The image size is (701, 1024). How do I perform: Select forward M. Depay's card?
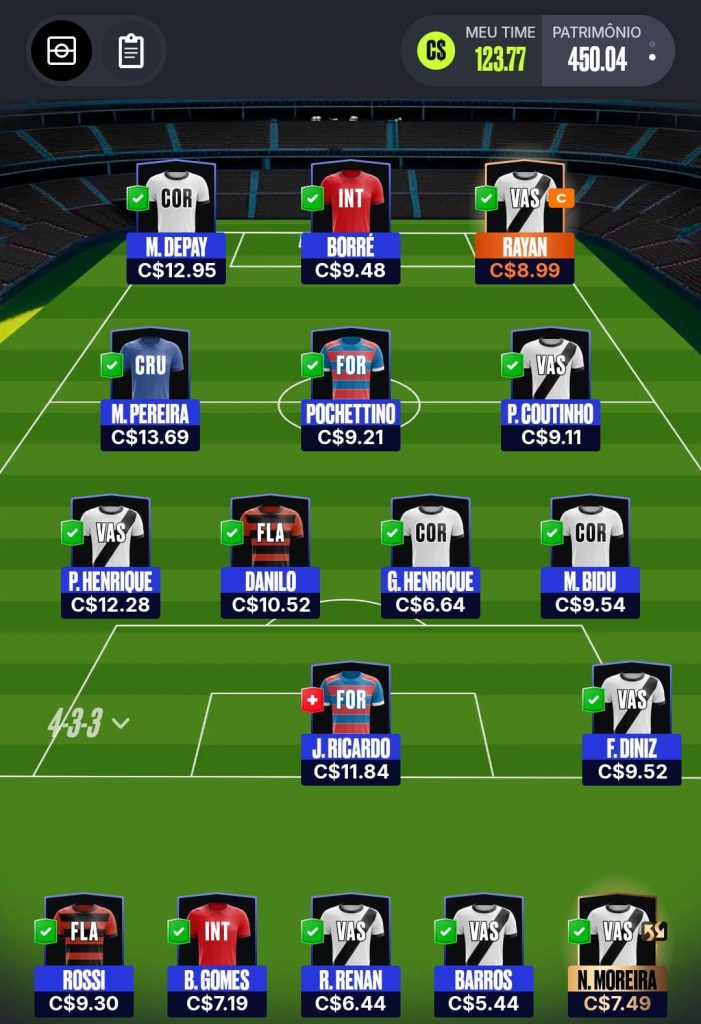click(x=176, y=221)
